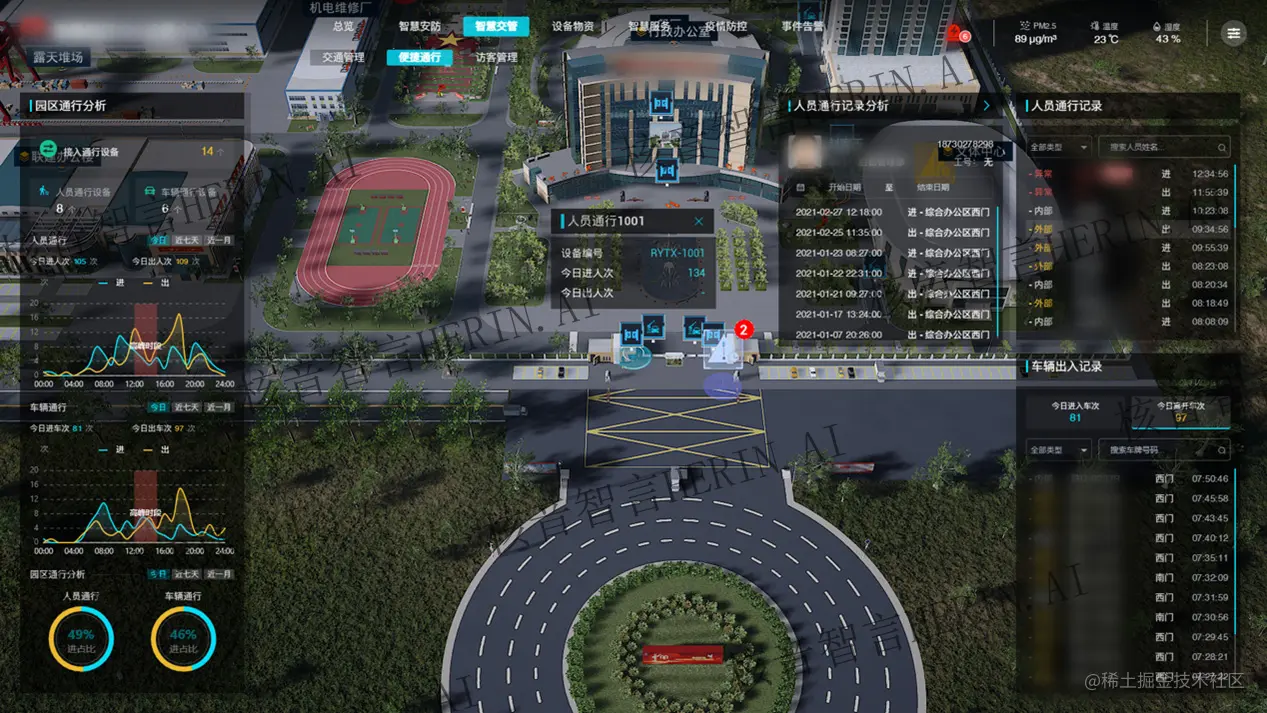Close the 人员通行1001 popup
Screen dimensions: 1267x713
pos(699,221)
